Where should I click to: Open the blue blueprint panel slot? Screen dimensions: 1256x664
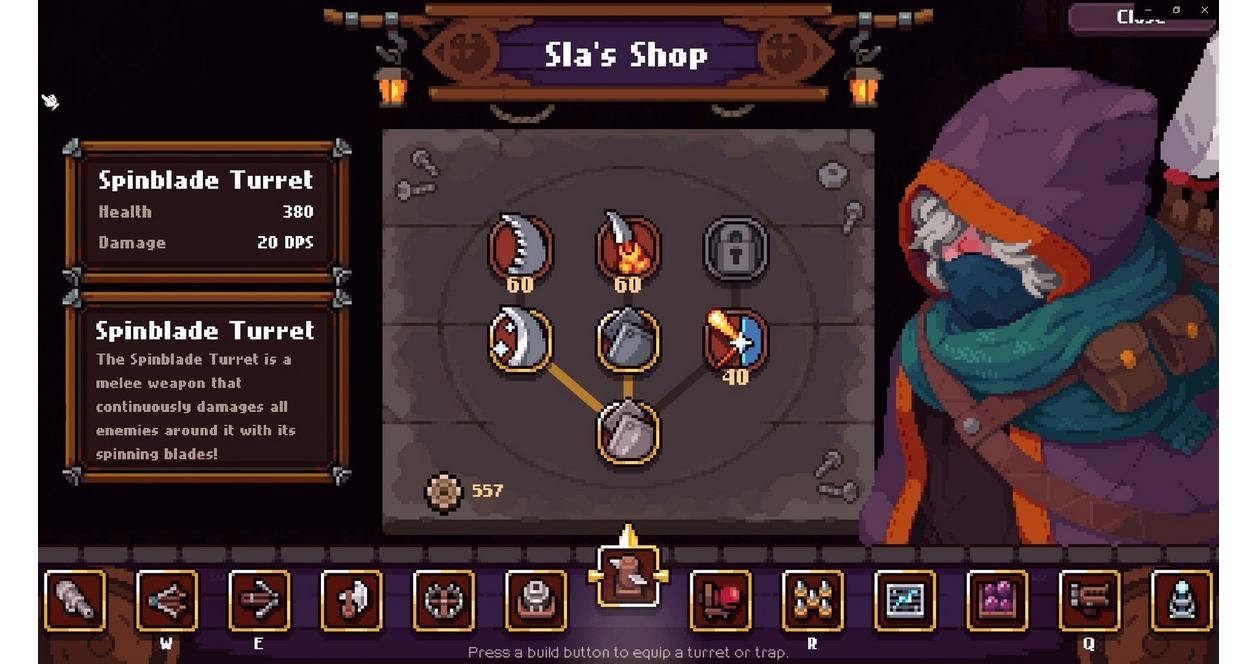point(905,601)
